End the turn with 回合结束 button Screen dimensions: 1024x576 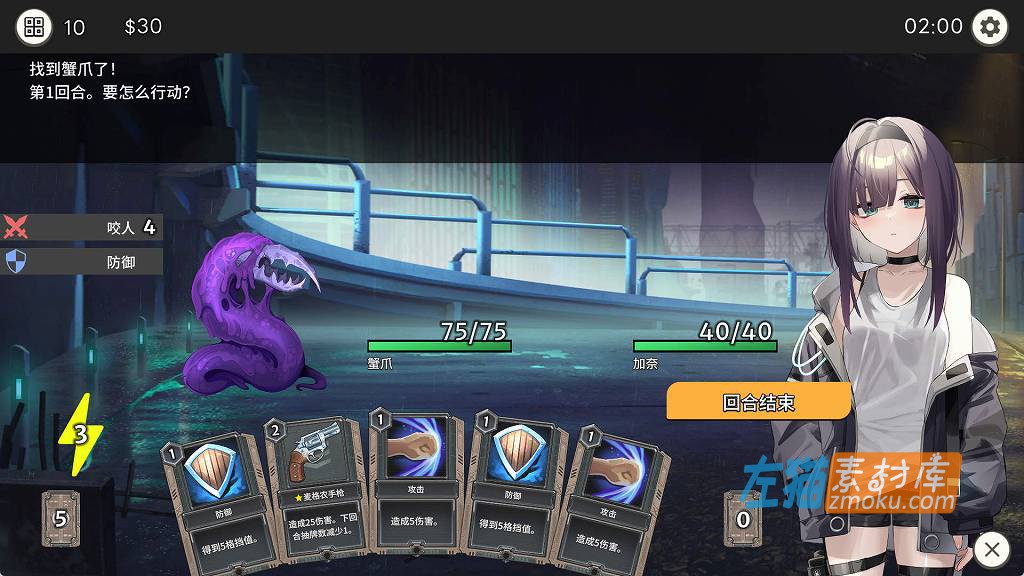[x=758, y=402]
